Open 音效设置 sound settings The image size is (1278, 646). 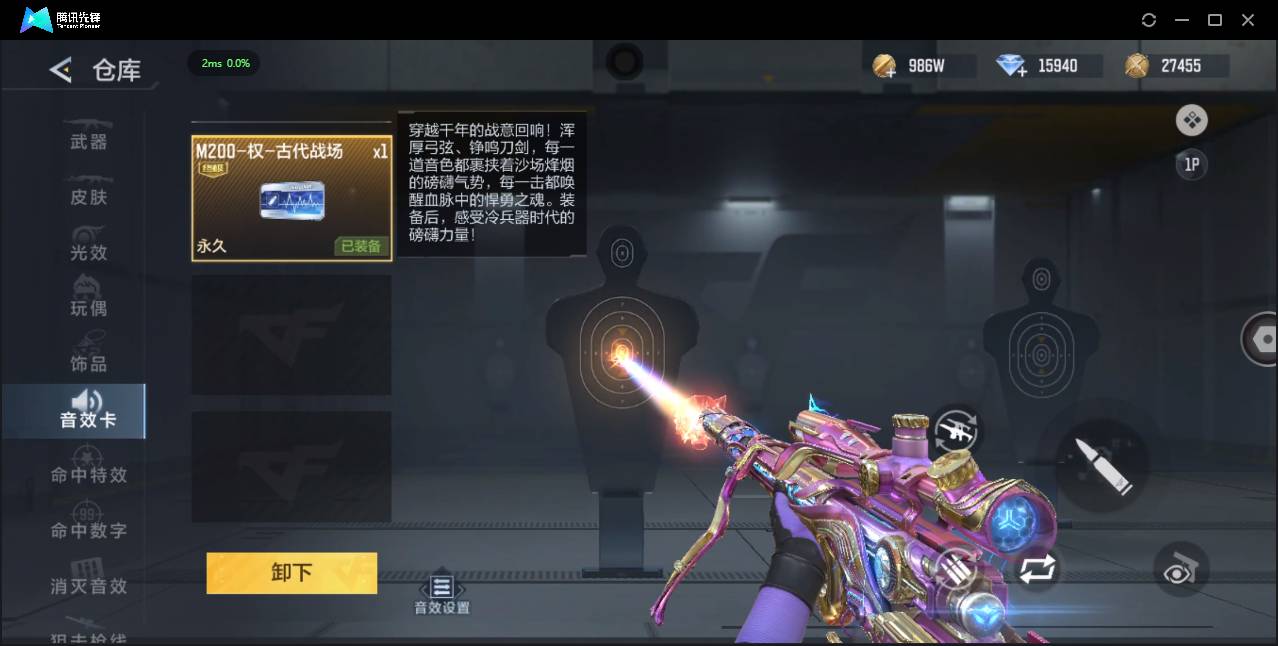442,594
